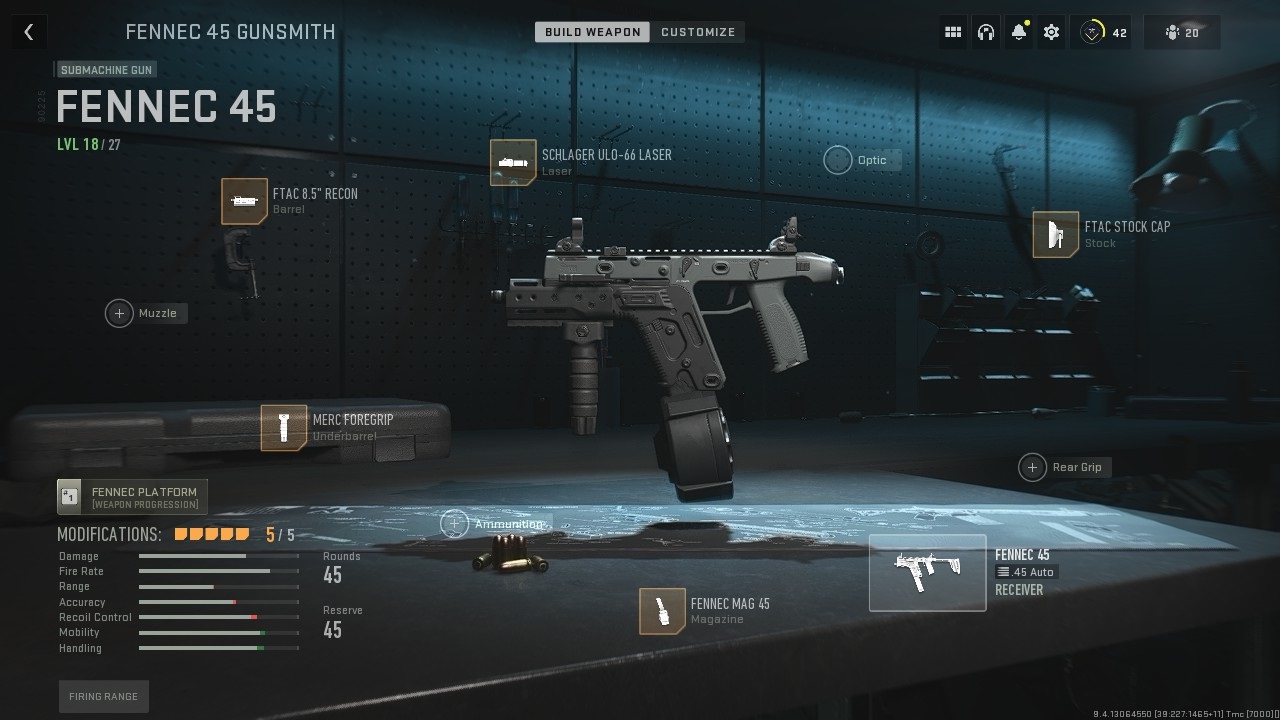Click the Modifications 5/5 progress pips
1280x720 pixels.
tap(211, 534)
